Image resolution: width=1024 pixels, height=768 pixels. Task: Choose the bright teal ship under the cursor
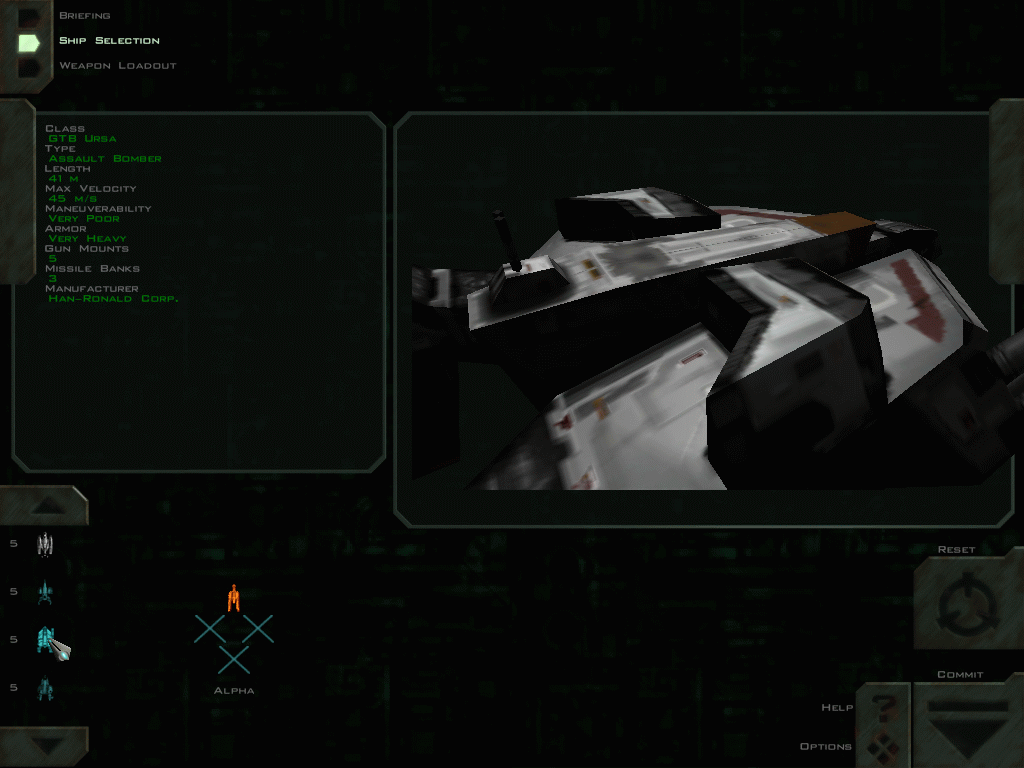[x=46, y=639]
